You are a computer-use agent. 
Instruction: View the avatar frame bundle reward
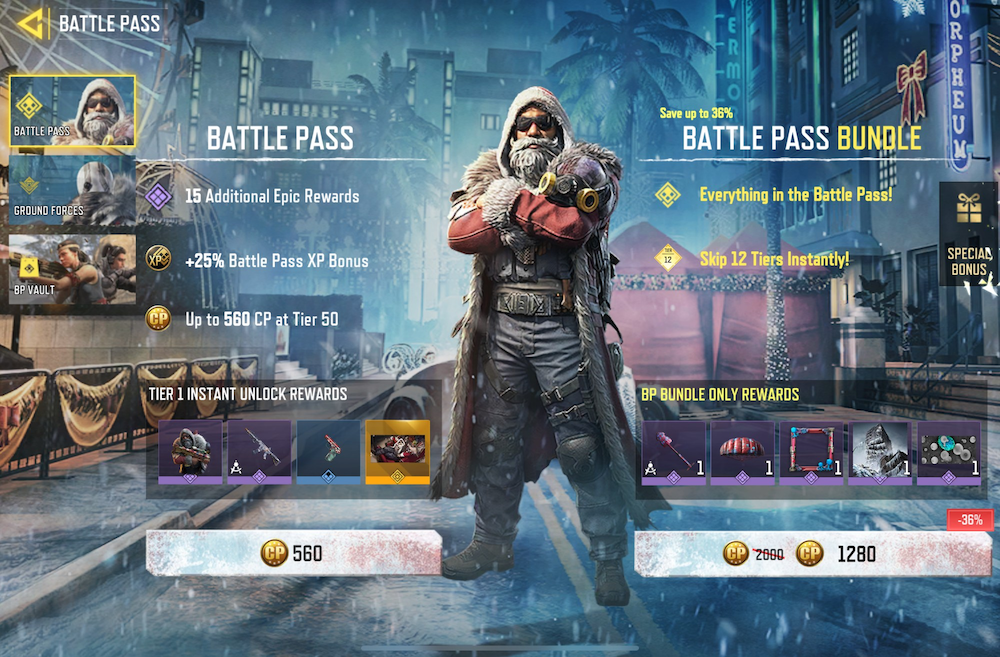(811, 452)
